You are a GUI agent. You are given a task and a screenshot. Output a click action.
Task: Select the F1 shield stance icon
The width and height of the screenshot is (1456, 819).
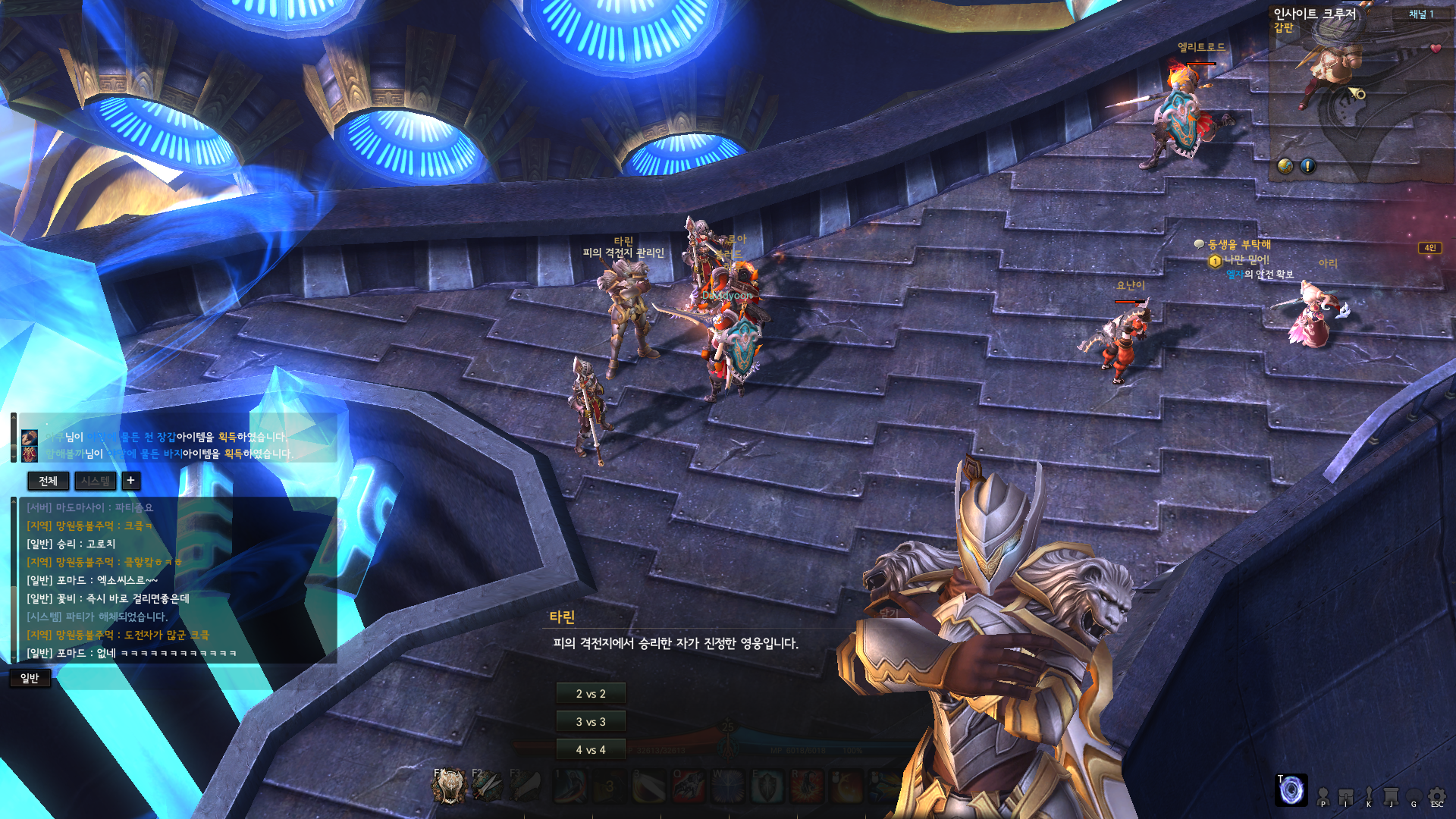[x=449, y=786]
